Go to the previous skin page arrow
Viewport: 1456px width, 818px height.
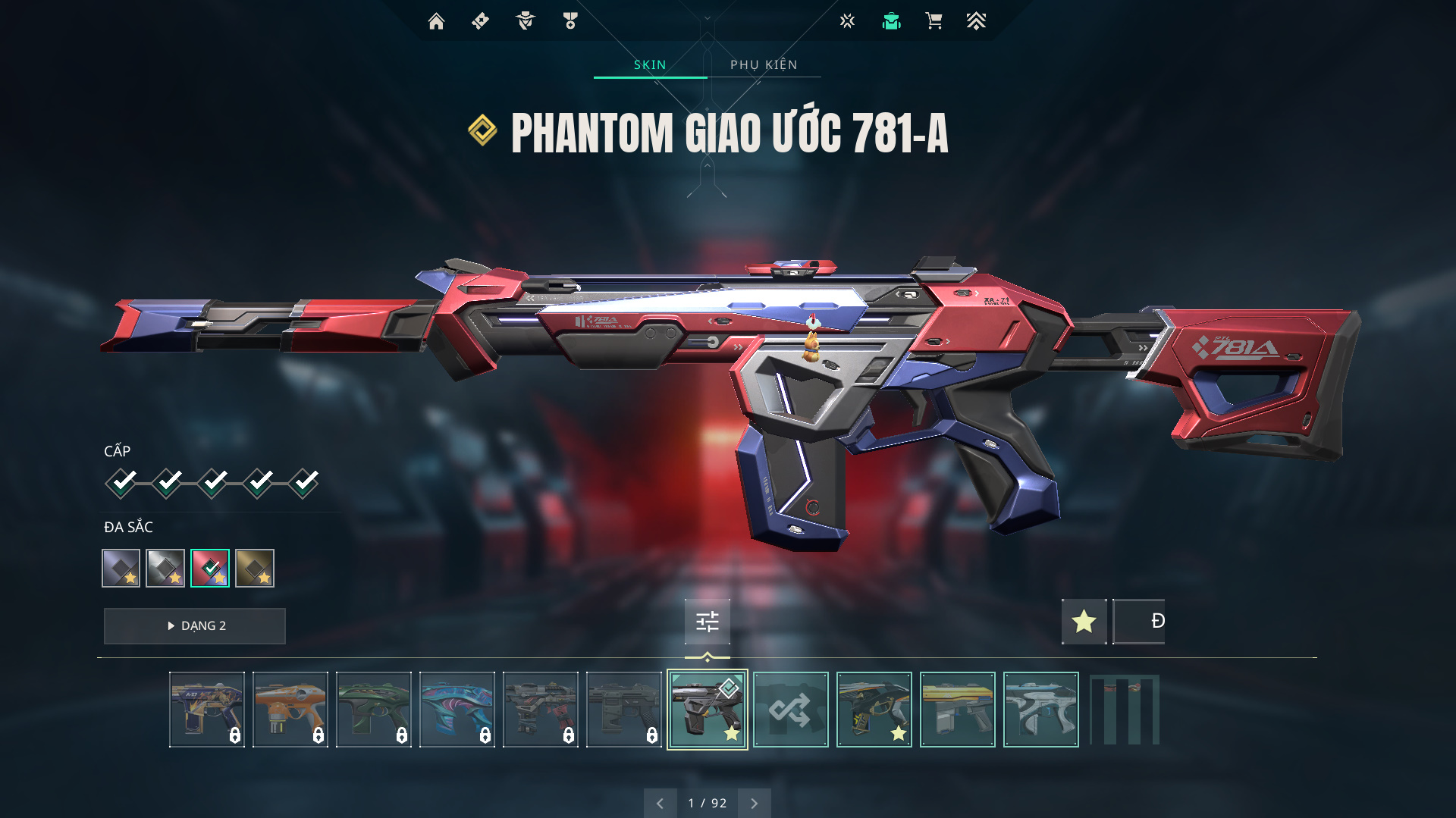660,804
